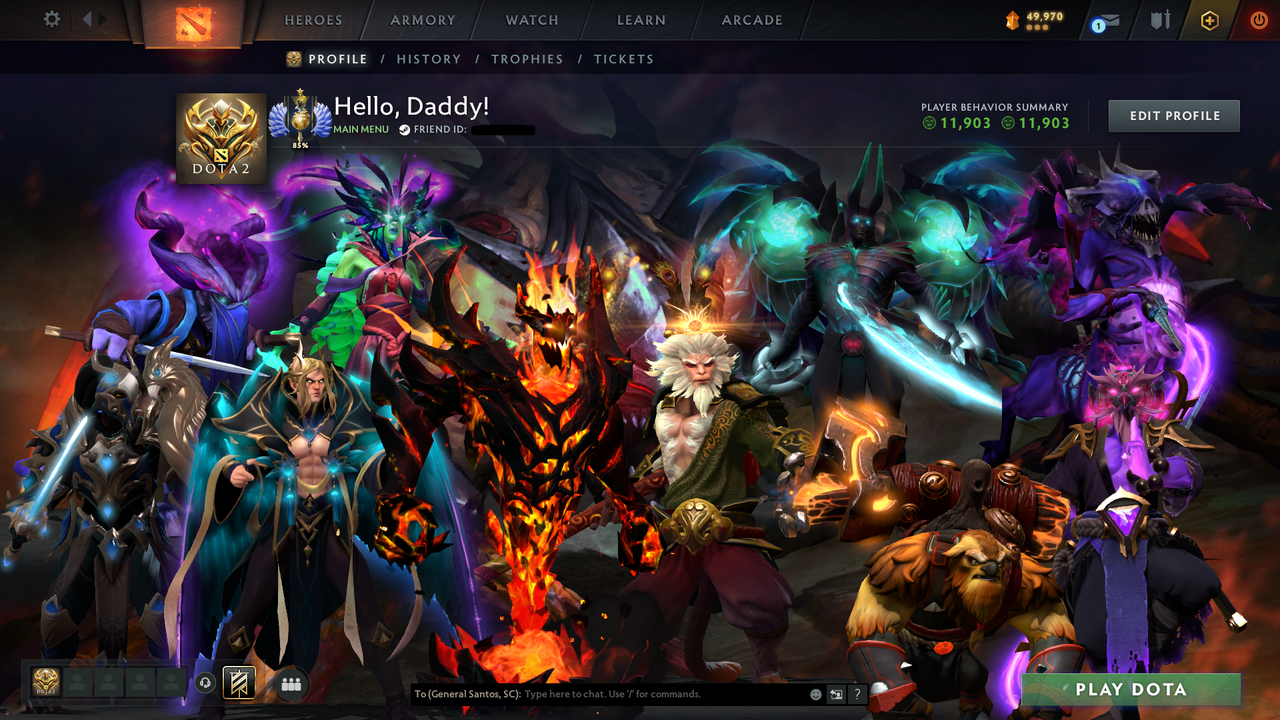Open the Dota Plus hexagon icon
This screenshot has height=720, width=1280.
(1208, 19)
